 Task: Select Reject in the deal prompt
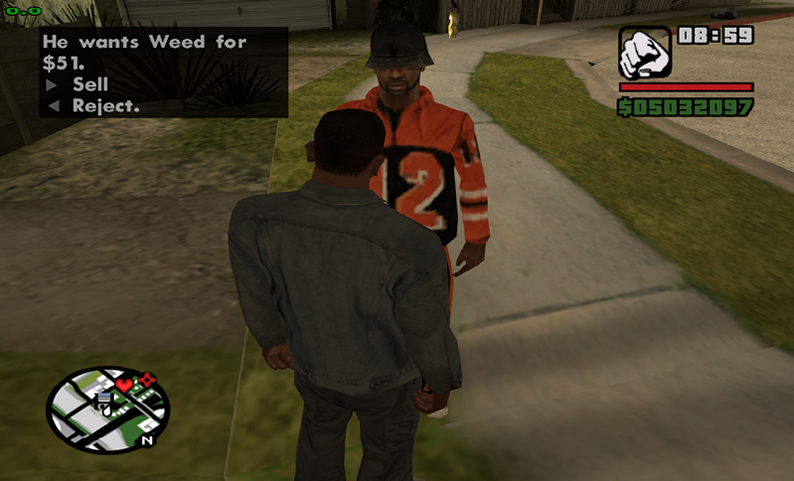(x=104, y=105)
